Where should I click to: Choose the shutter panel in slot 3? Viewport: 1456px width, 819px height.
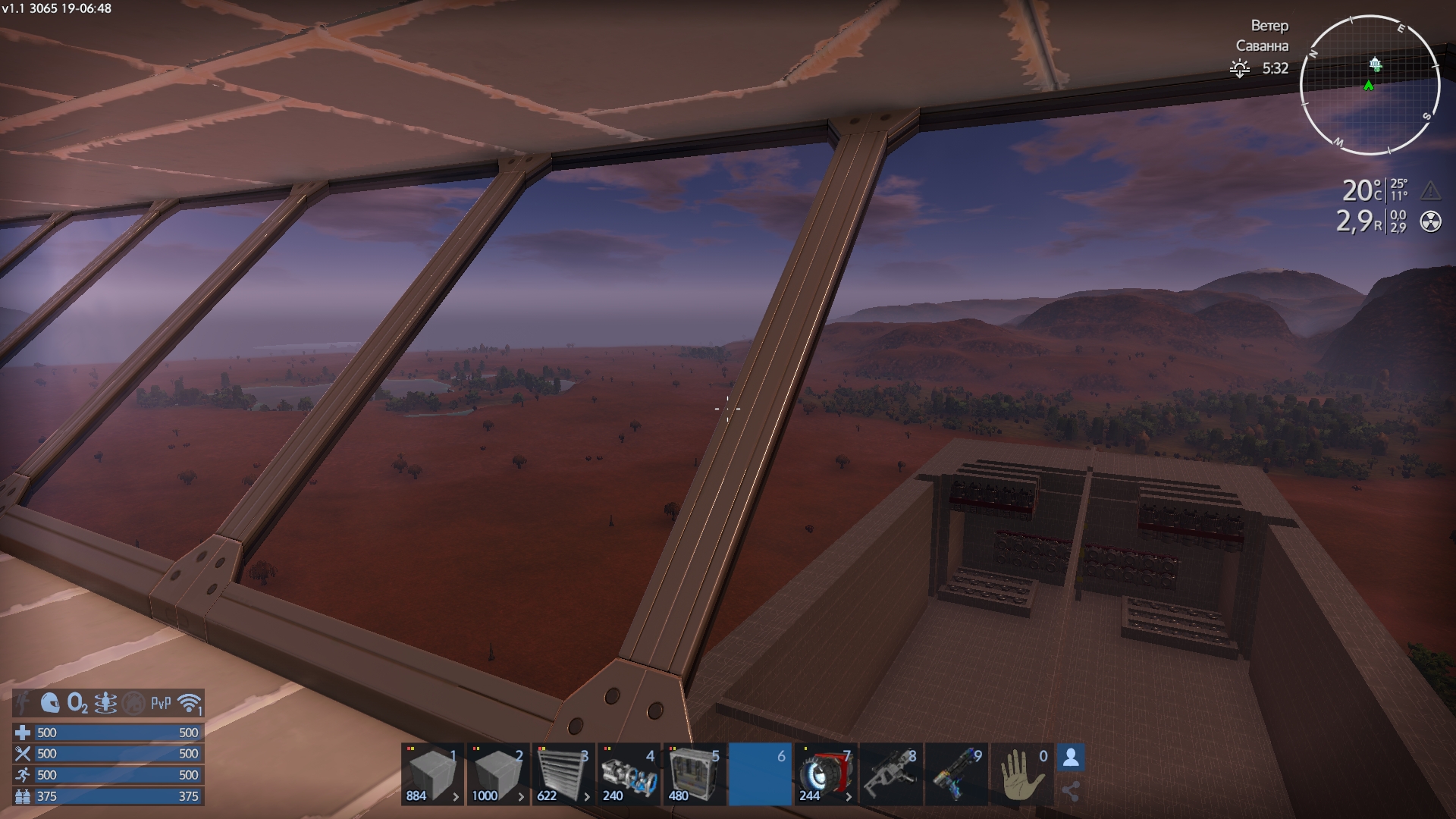(x=563, y=773)
